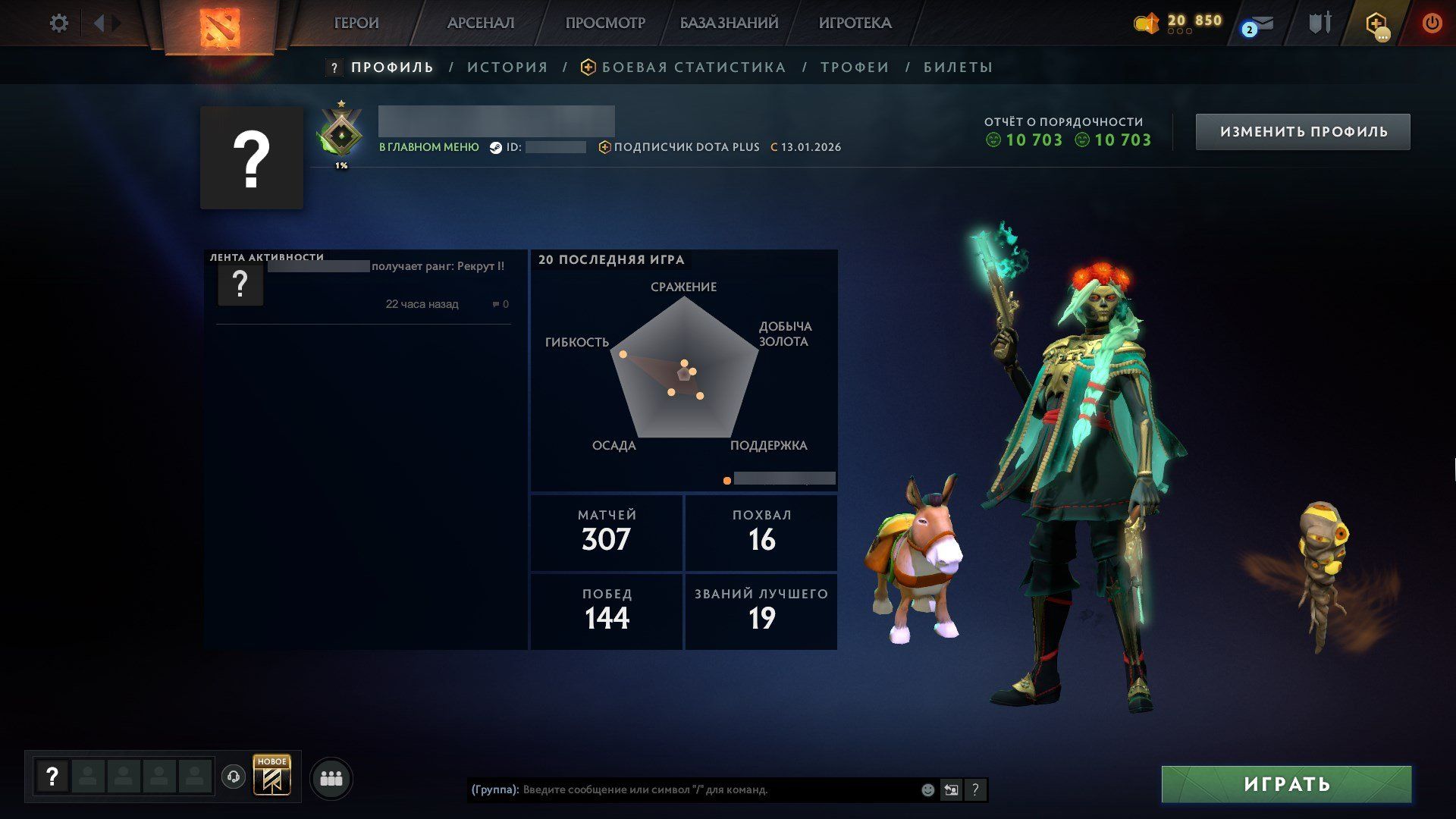
Task: Show the ТРОФЕИ tab
Action: [855, 67]
